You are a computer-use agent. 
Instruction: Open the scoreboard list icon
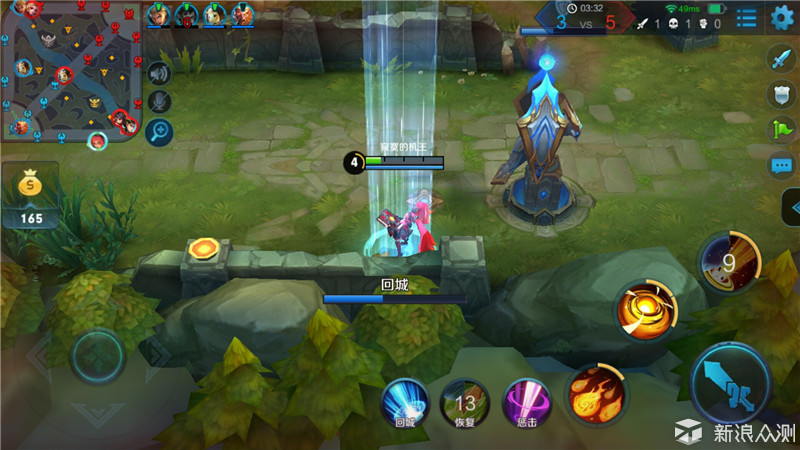[747, 17]
